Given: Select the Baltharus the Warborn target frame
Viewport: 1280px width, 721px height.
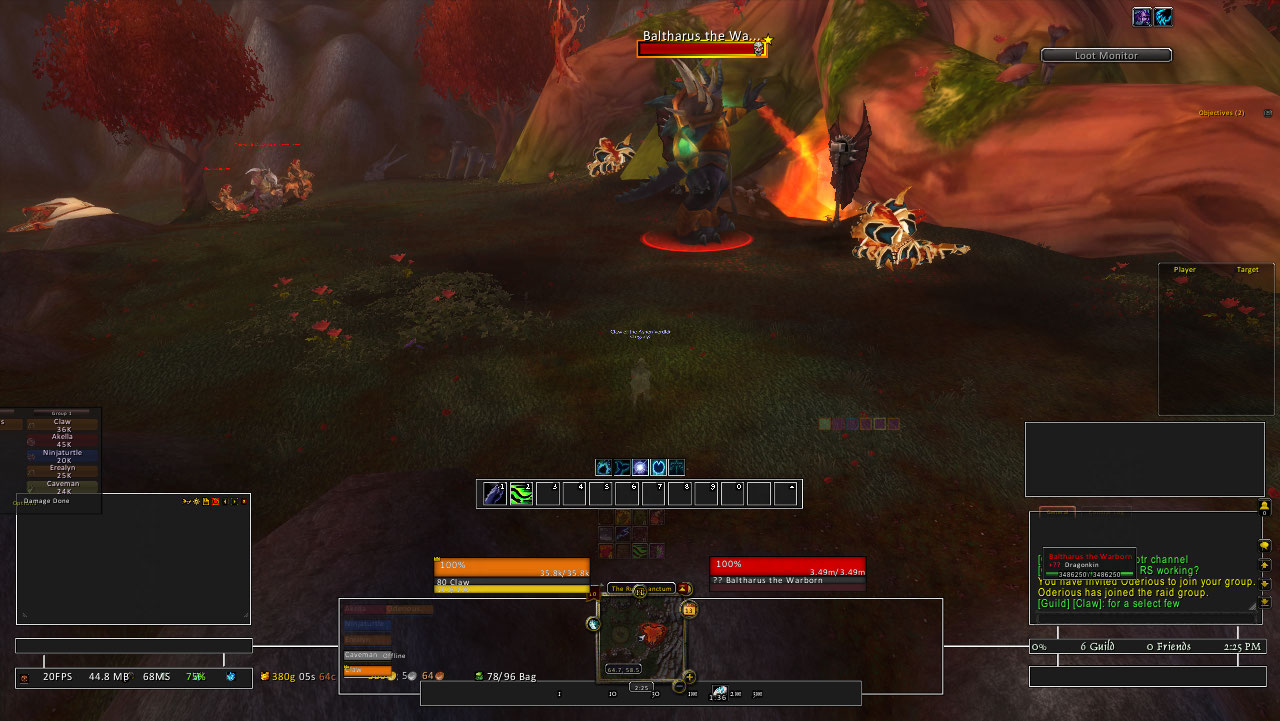Looking at the screenshot, I should tap(787, 572).
